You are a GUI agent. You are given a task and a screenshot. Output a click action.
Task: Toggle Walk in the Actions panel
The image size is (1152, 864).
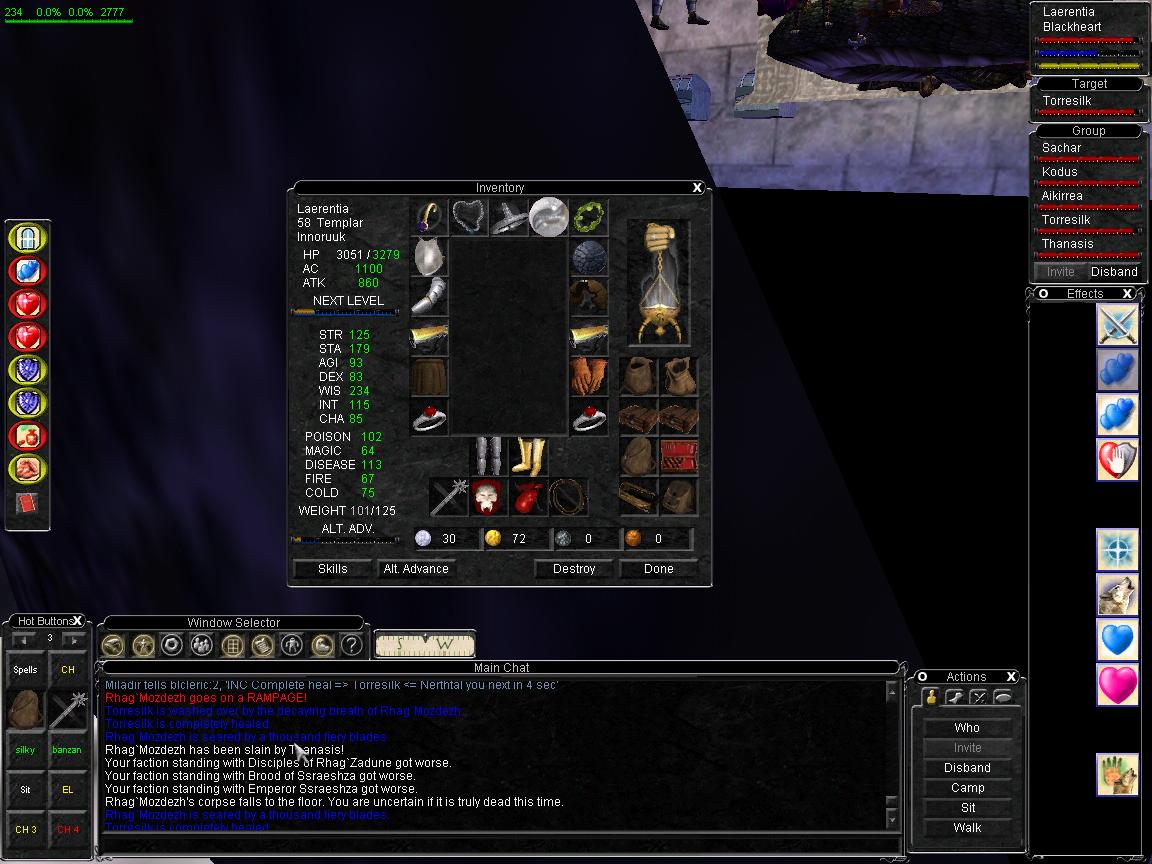[967, 828]
